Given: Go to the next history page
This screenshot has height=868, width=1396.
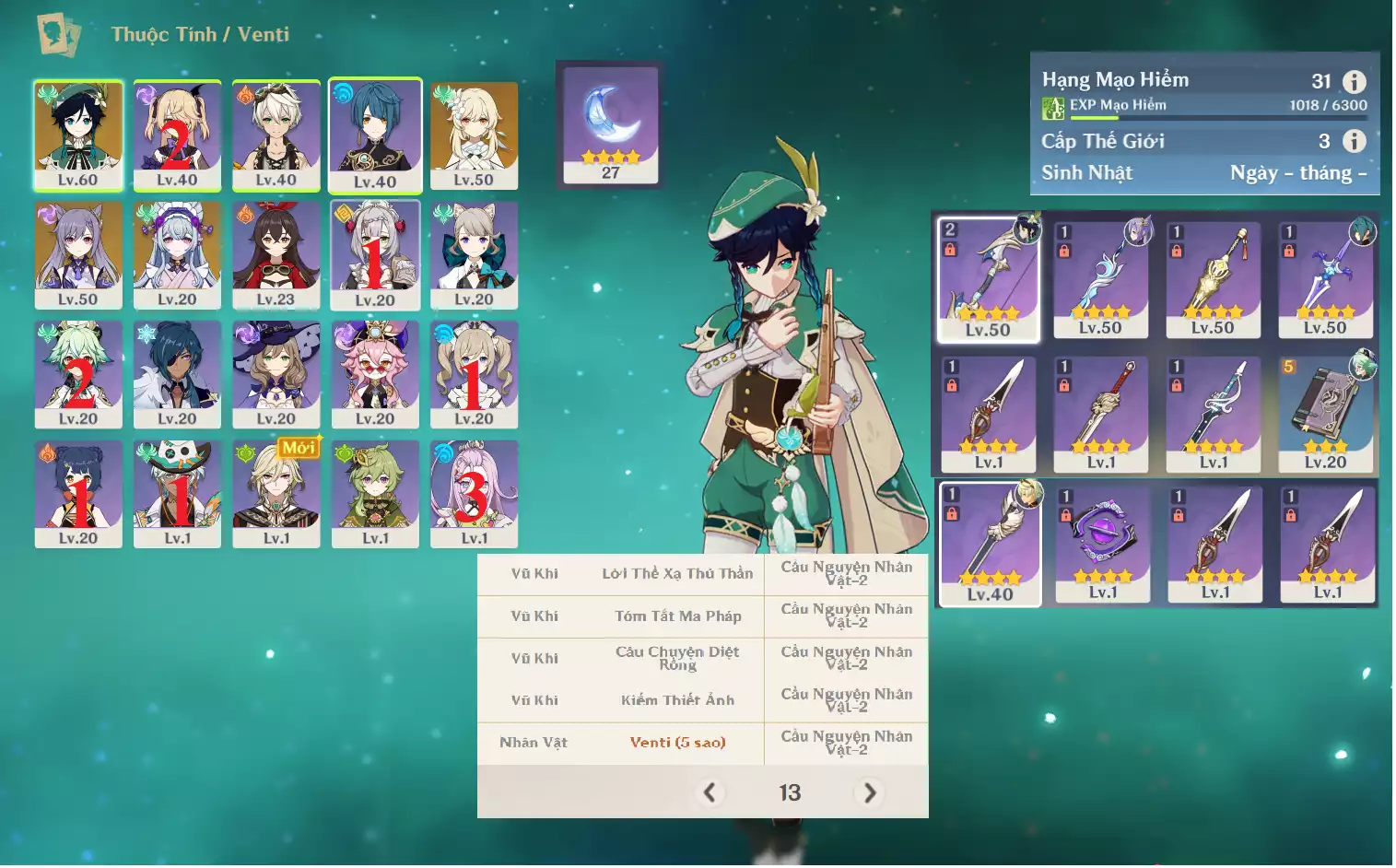Looking at the screenshot, I should point(869,792).
